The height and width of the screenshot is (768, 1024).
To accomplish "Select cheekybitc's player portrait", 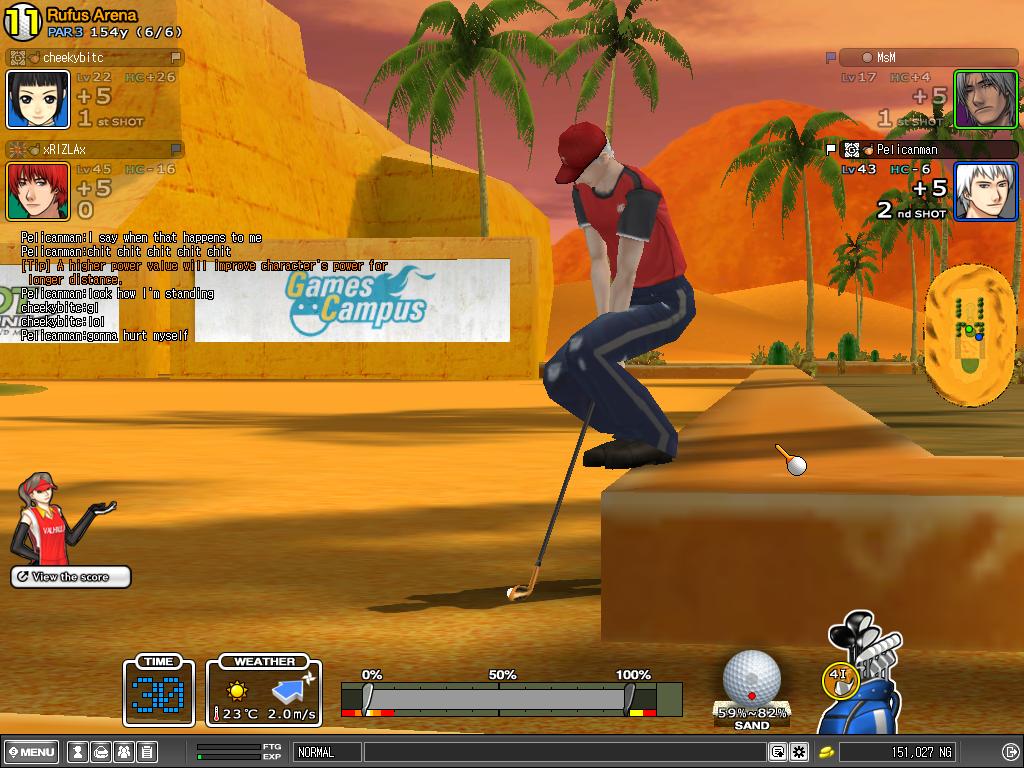I will [x=38, y=99].
